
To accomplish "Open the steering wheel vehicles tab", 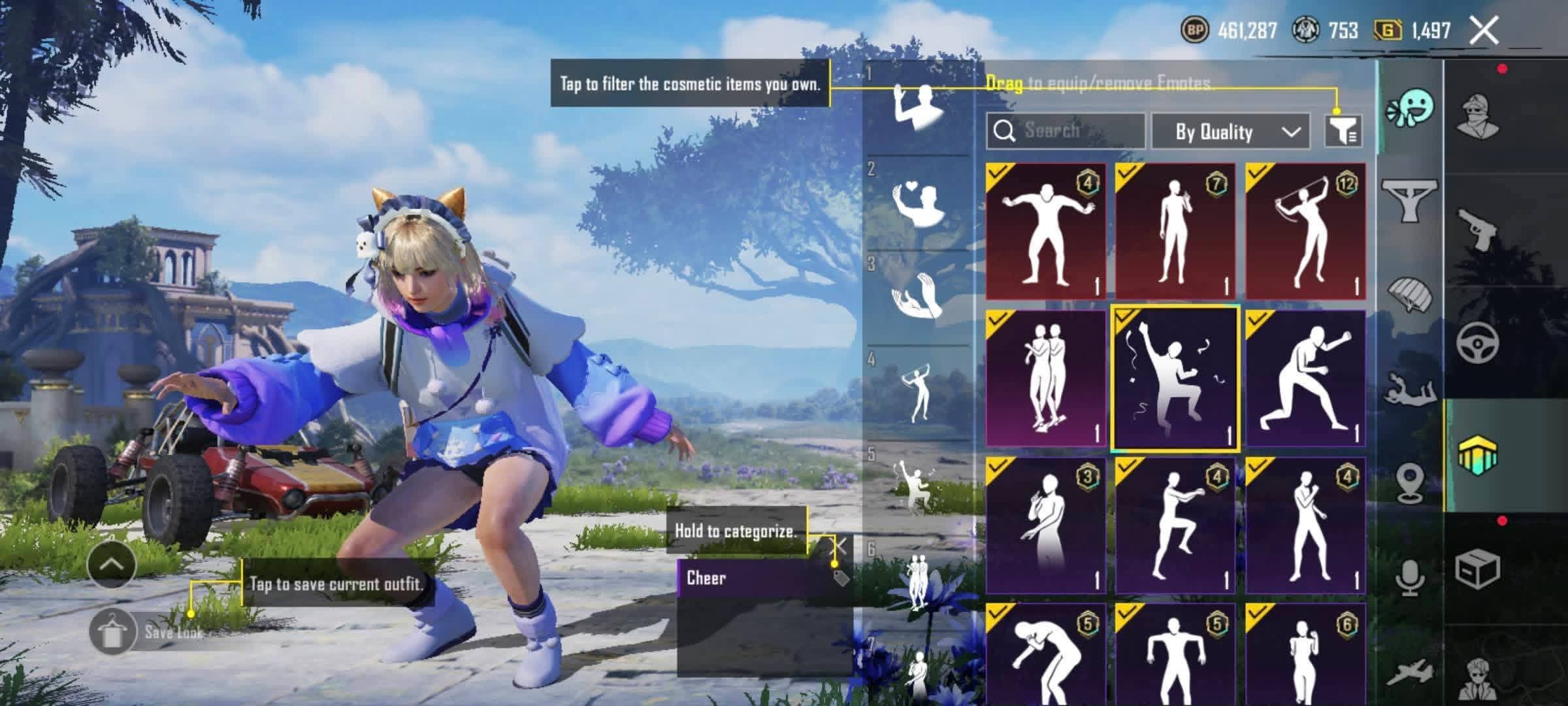I will (x=1479, y=341).
